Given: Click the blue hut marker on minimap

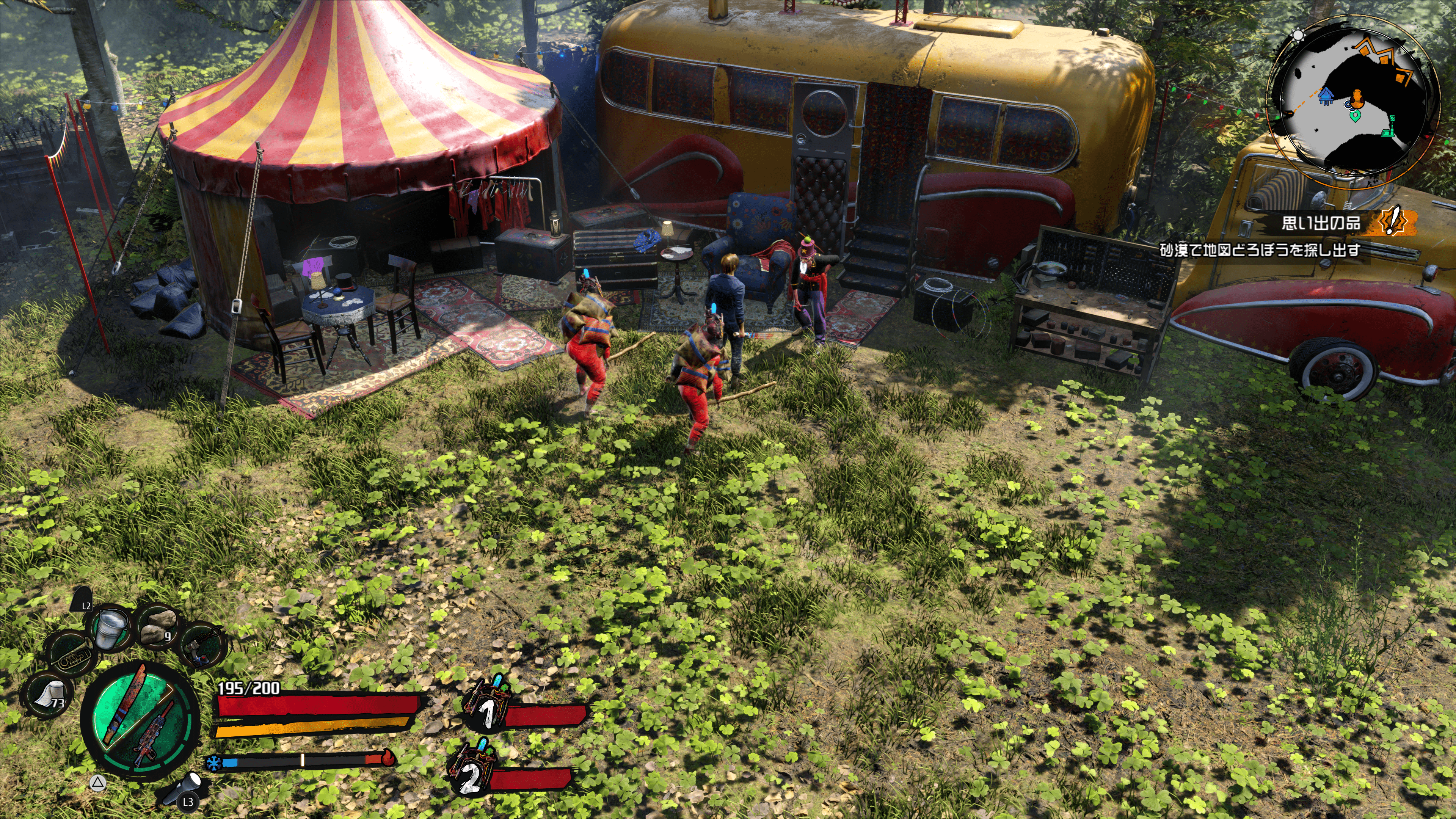Looking at the screenshot, I should coord(1325,96).
